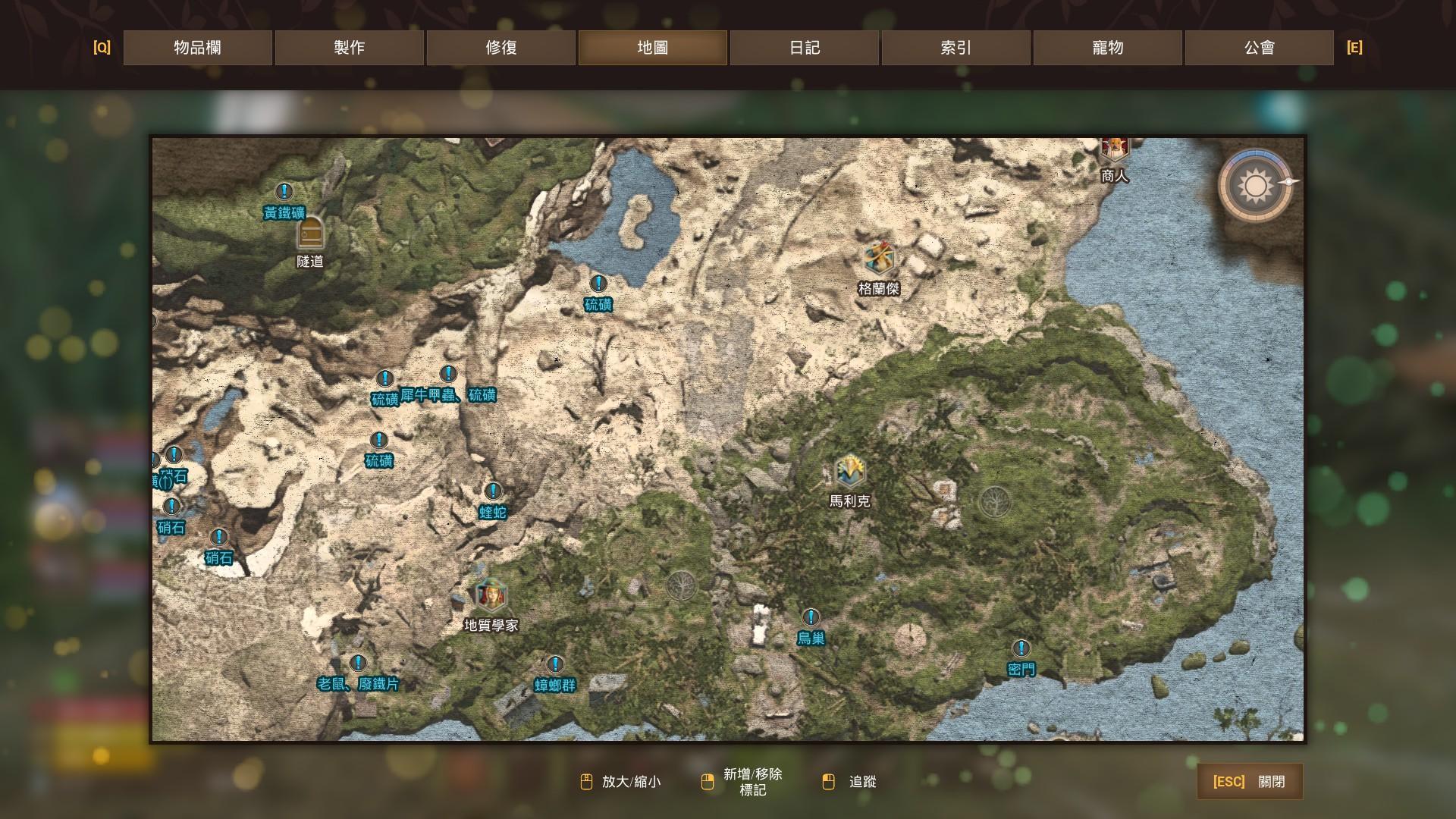Click the 馬利克 NPC map marker
Image resolution: width=1456 pixels, height=819 pixels.
coord(849,472)
